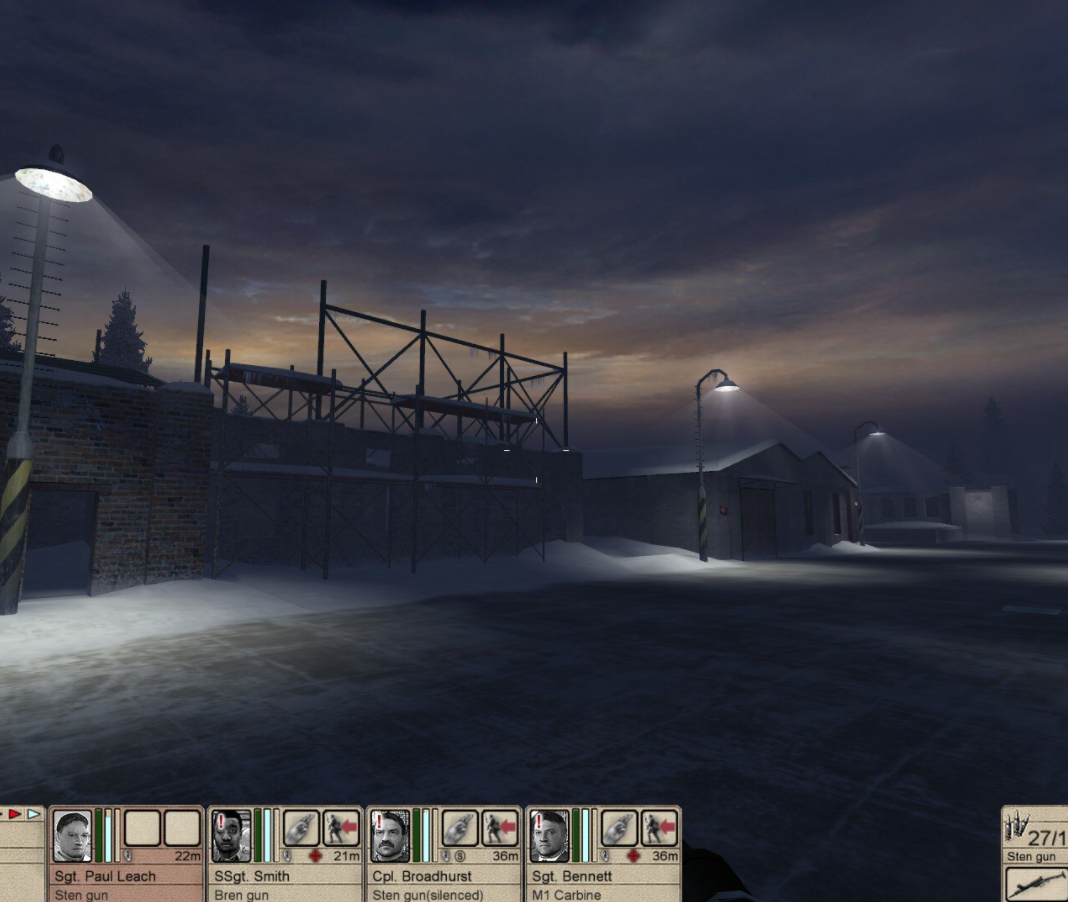Click SSgt. Smith's hand signal order icon

click(x=301, y=828)
